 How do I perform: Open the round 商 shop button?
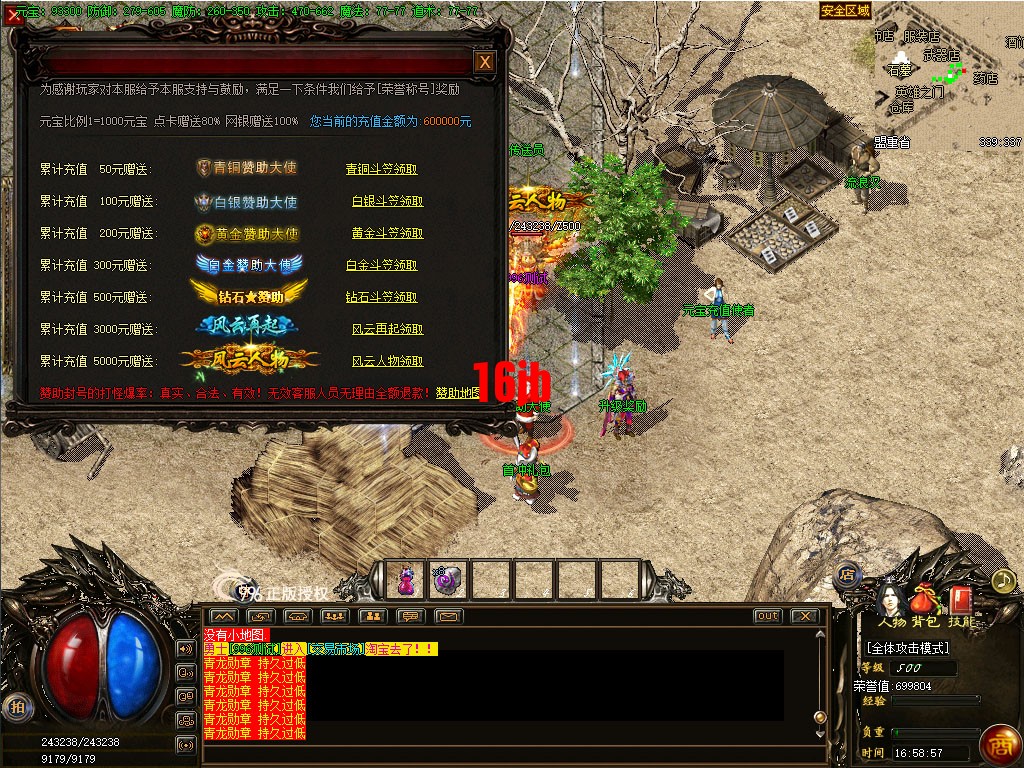(x=998, y=744)
